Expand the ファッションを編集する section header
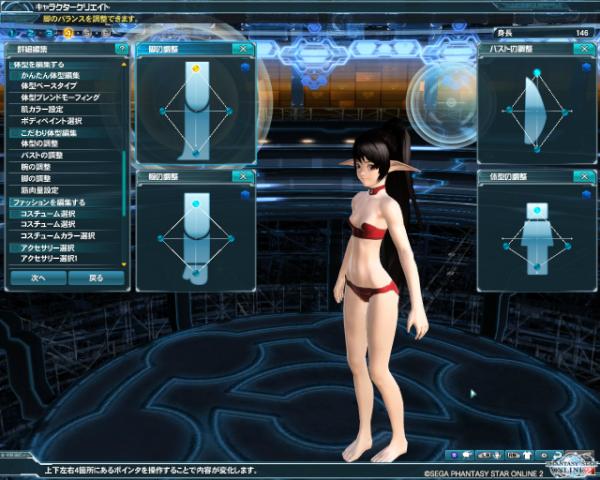Screen dimensions: 600x480 coord(48,202)
